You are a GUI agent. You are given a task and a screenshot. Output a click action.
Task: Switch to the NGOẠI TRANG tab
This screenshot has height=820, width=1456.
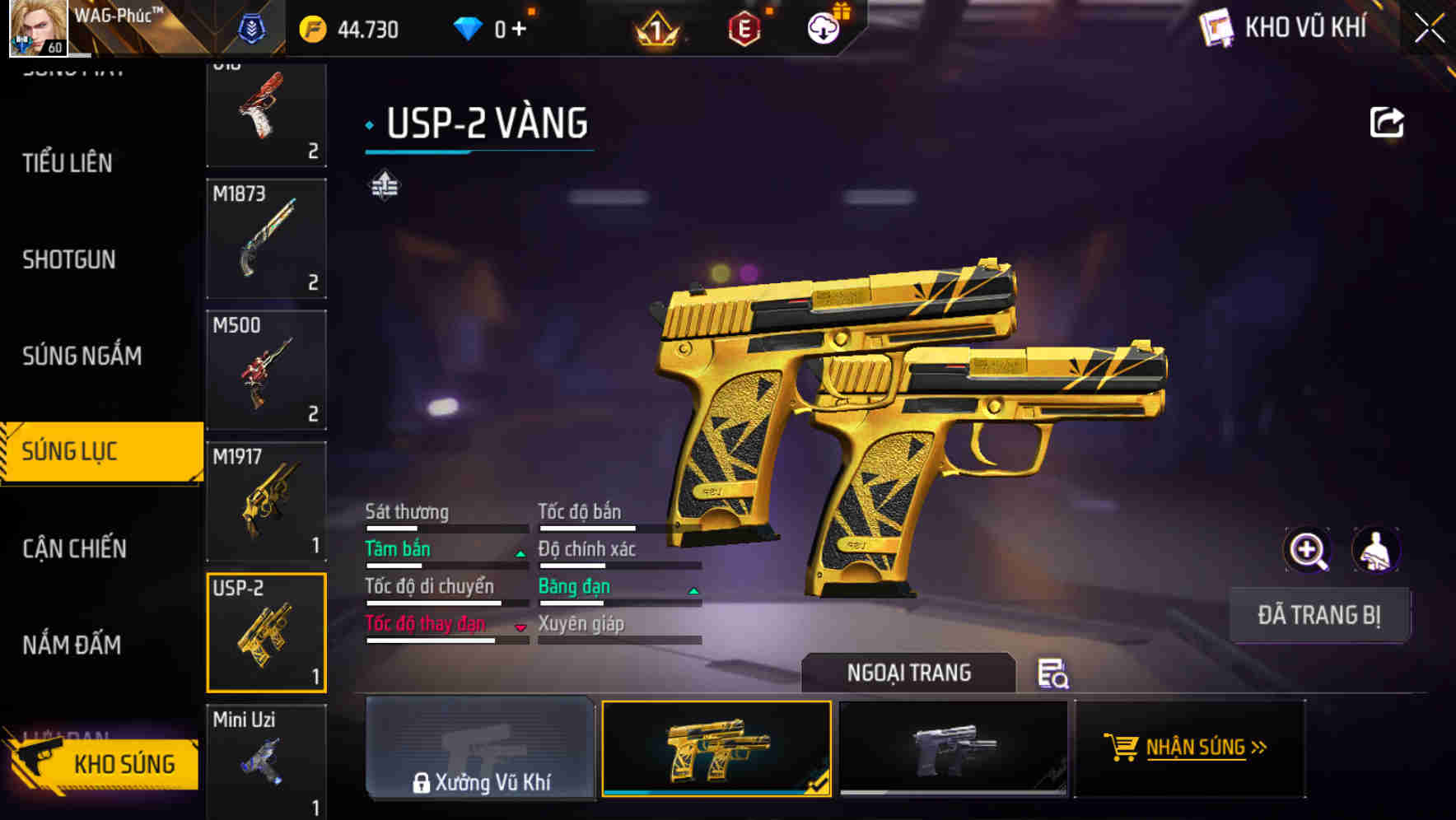tap(908, 673)
